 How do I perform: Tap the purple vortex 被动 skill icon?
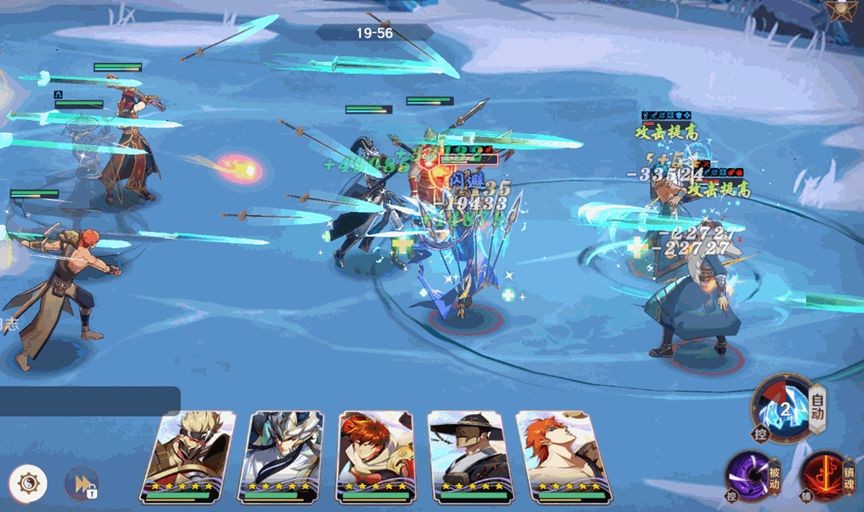pos(747,473)
